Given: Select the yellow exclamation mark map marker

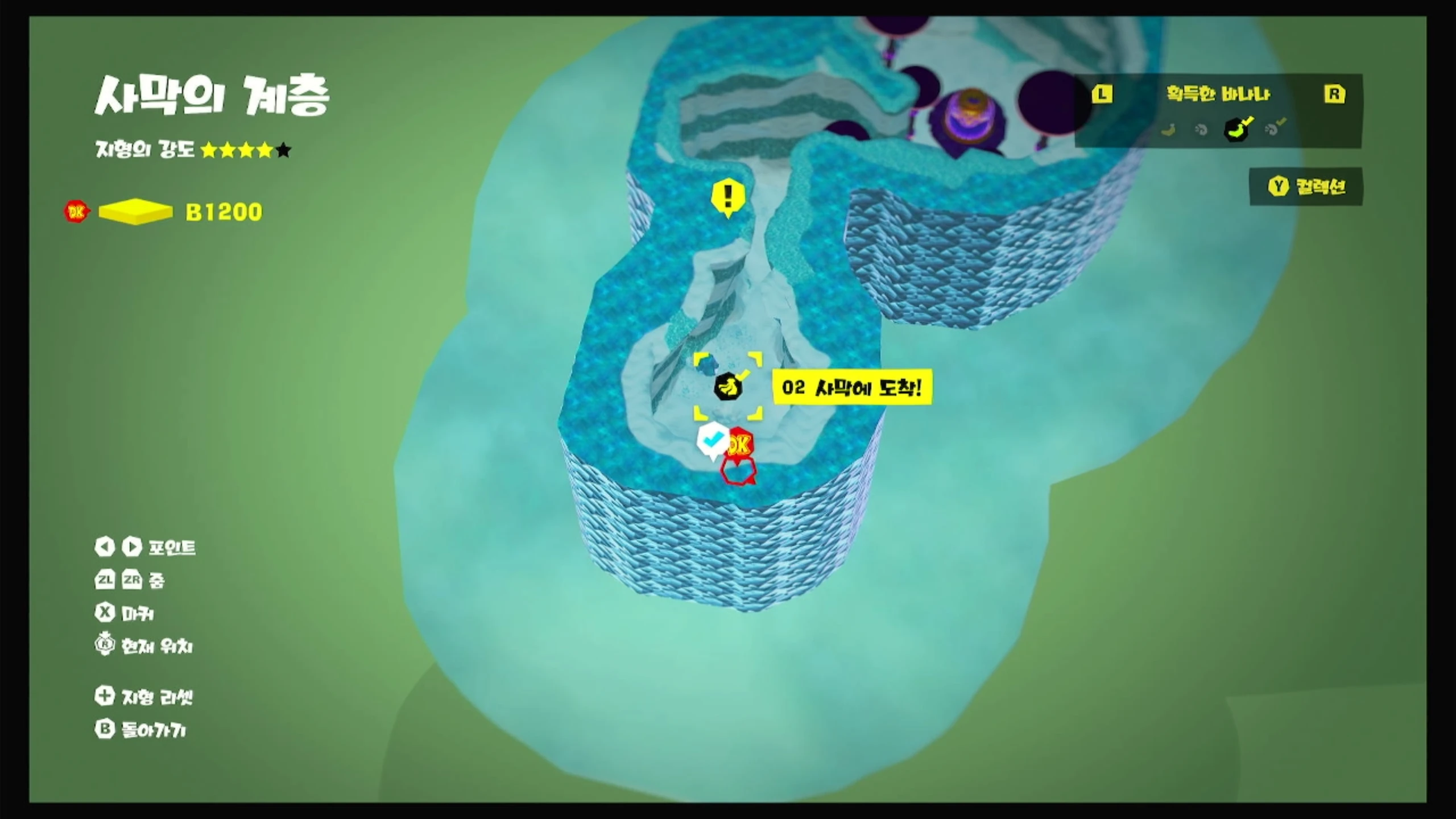Looking at the screenshot, I should [x=728, y=197].
